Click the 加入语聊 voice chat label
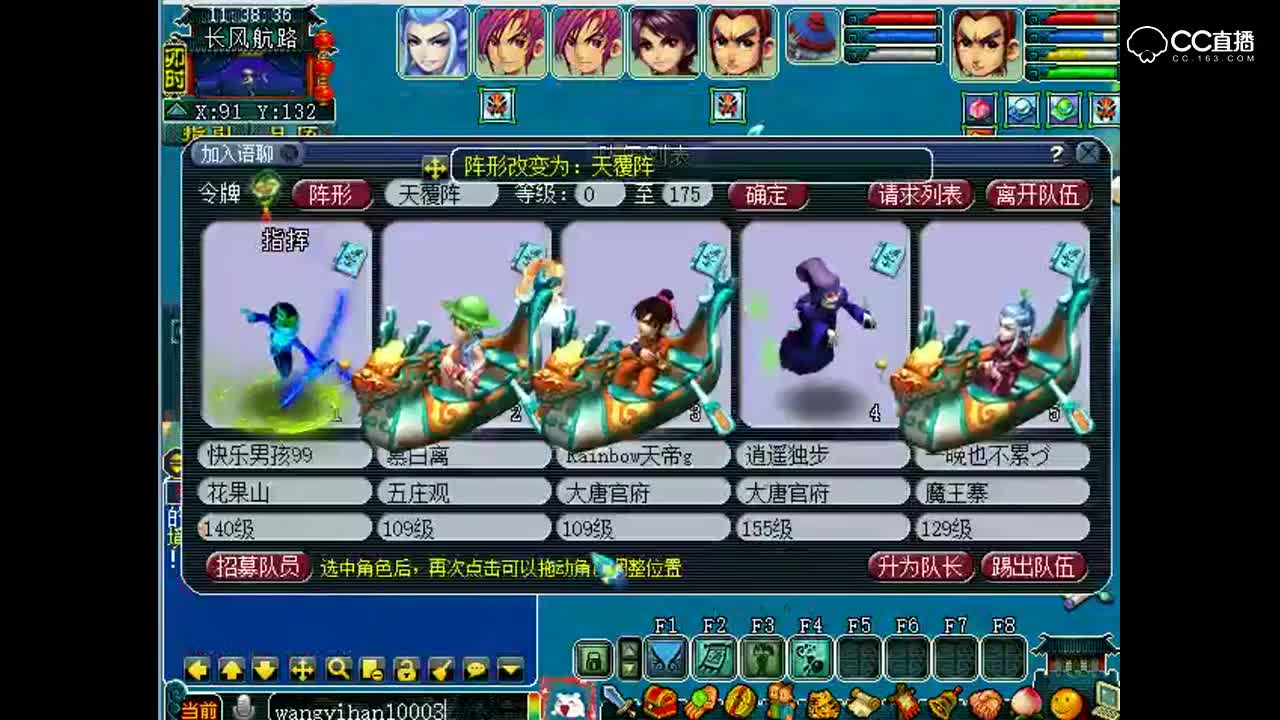The image size is (1280, 720). [238, 154]
